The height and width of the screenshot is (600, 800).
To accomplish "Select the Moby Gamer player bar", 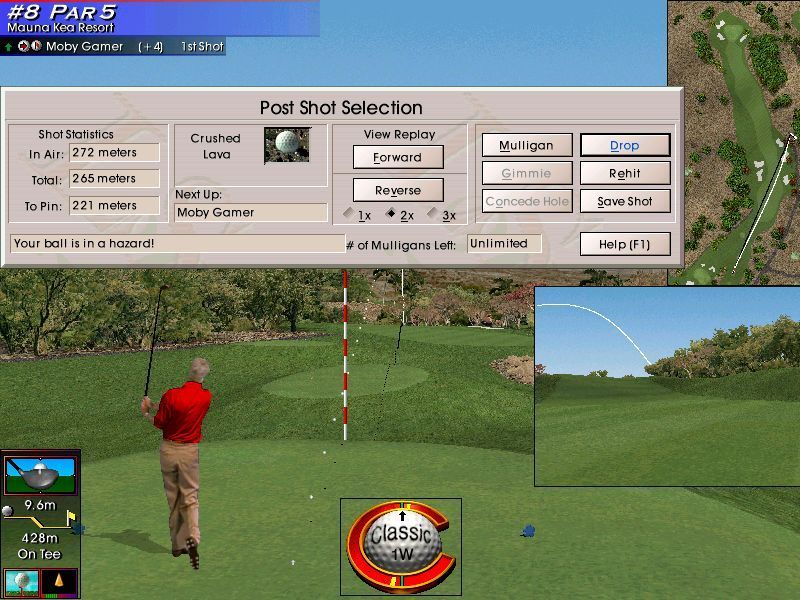I will pos(112,46).
